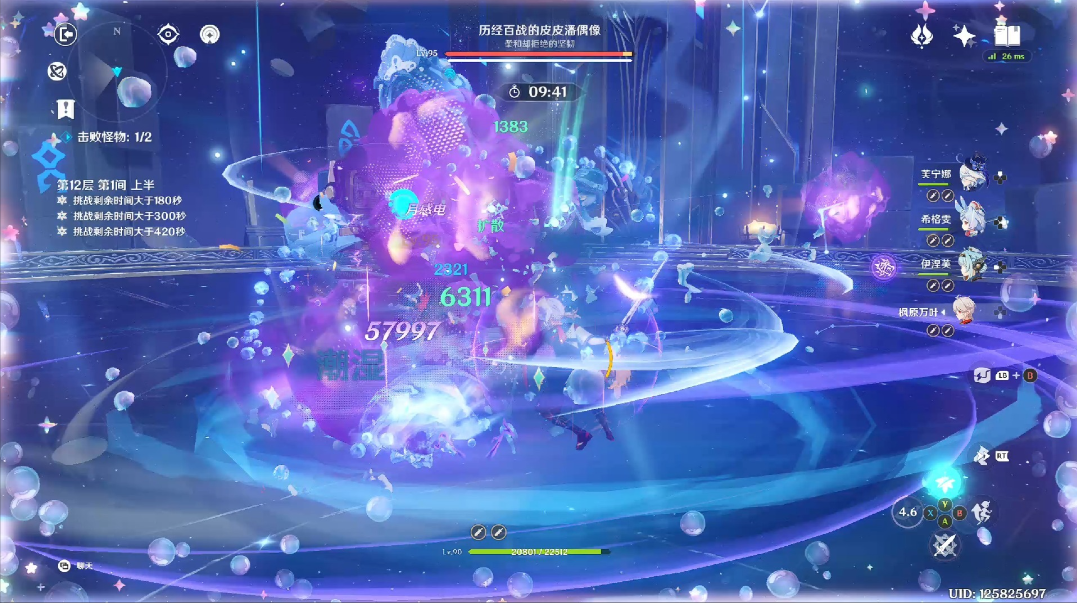Trigger the sword normal attack icon
Viewport: 1077px width, 603px height.
(x=944, y=545)
